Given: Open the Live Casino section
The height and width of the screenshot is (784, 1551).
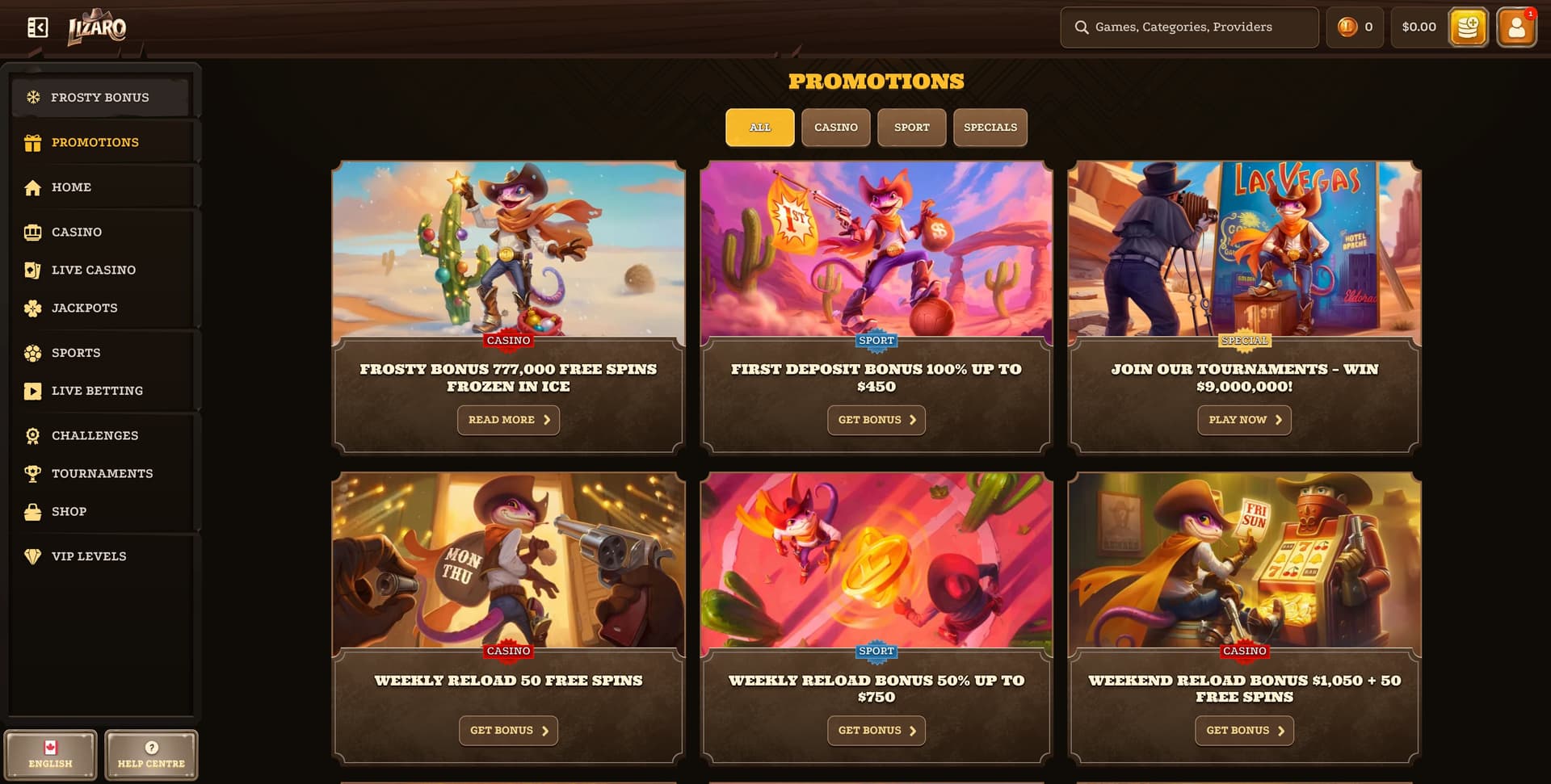Looking at the screenshot, I should pyautogui.click(x=93, y=270).
